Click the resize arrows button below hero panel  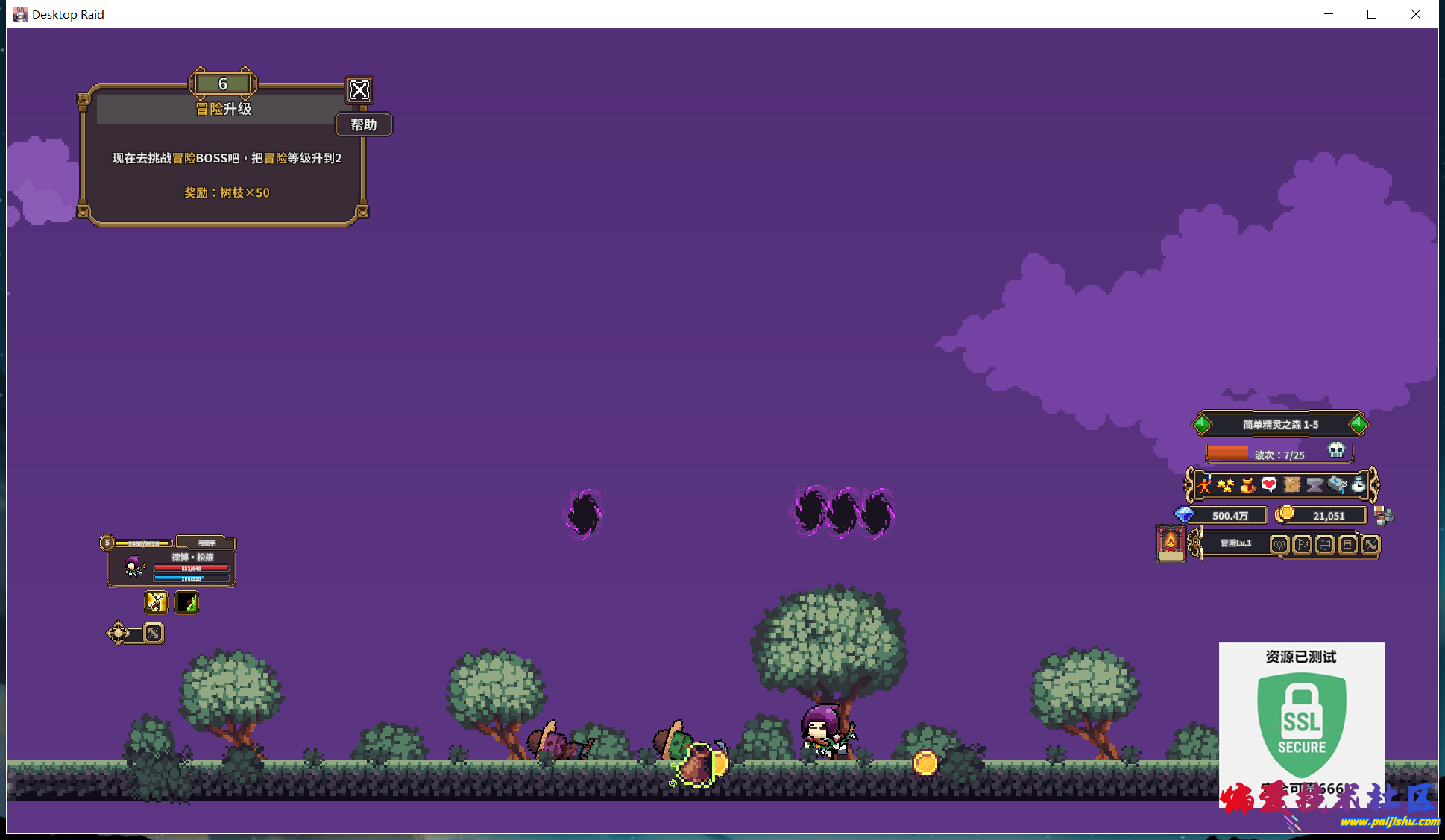[154, 633]
